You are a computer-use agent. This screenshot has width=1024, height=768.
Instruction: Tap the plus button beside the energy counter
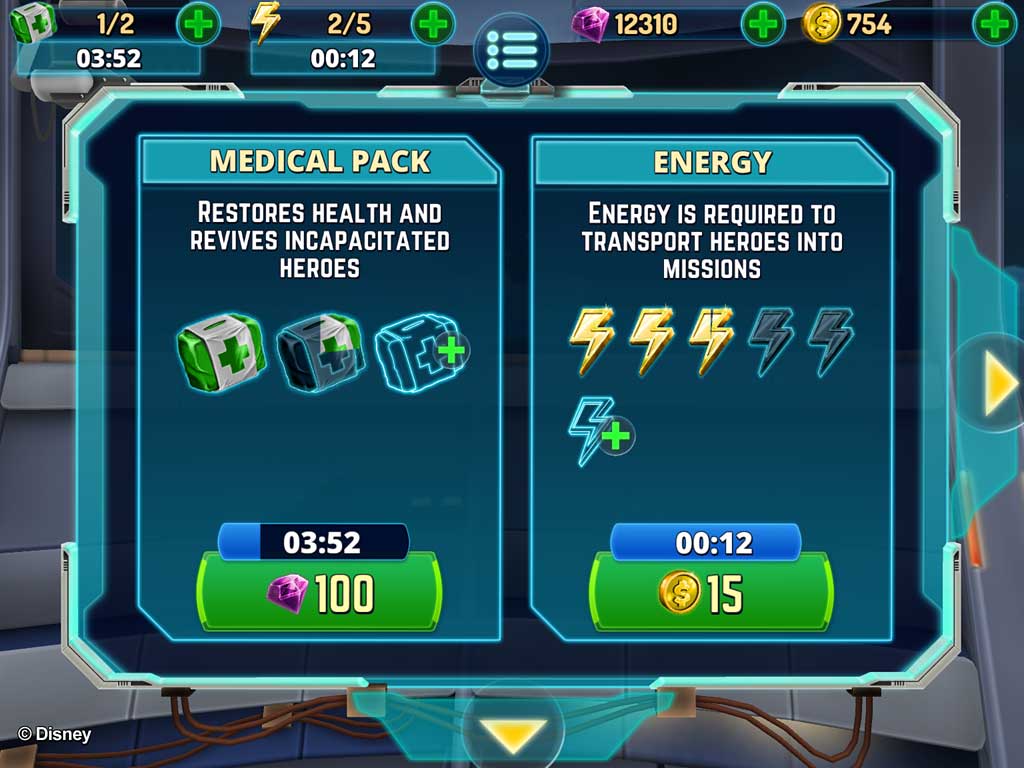[433, 24]
